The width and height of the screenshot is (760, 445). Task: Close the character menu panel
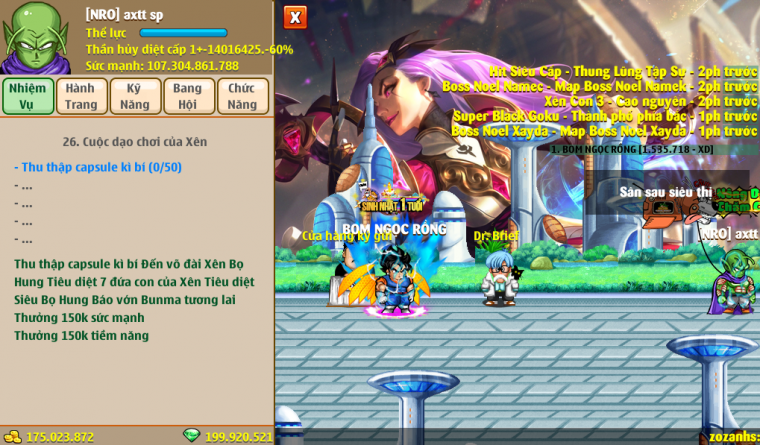[295, 17]
